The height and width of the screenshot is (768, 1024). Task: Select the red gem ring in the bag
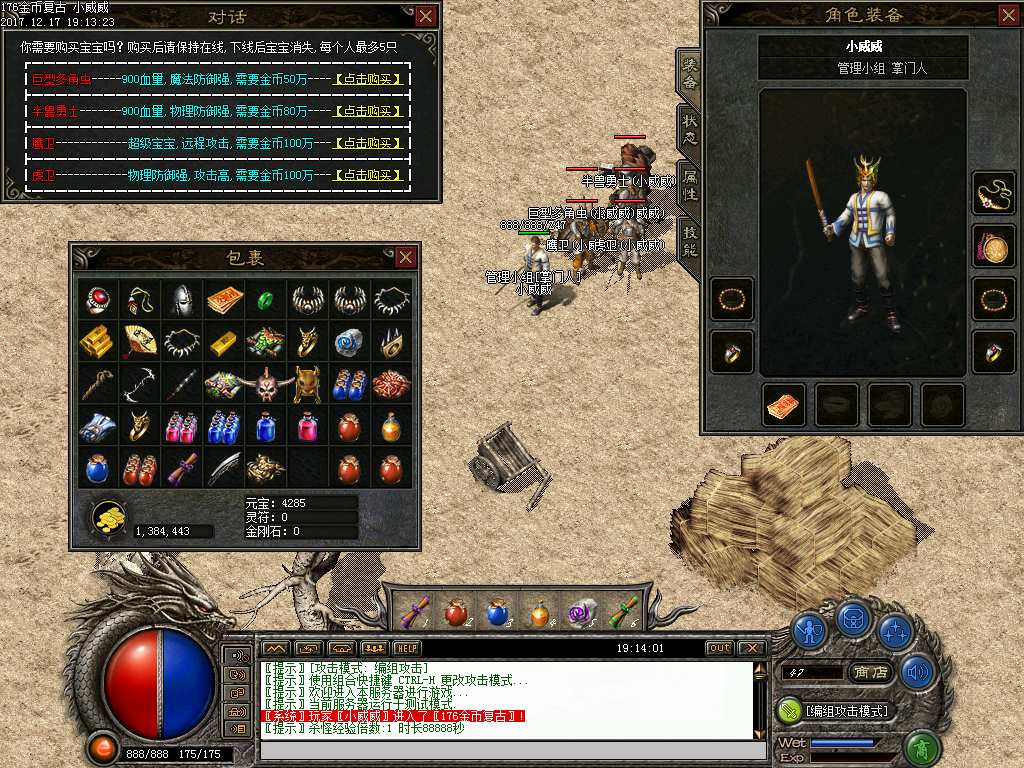(x=96, y=299)
